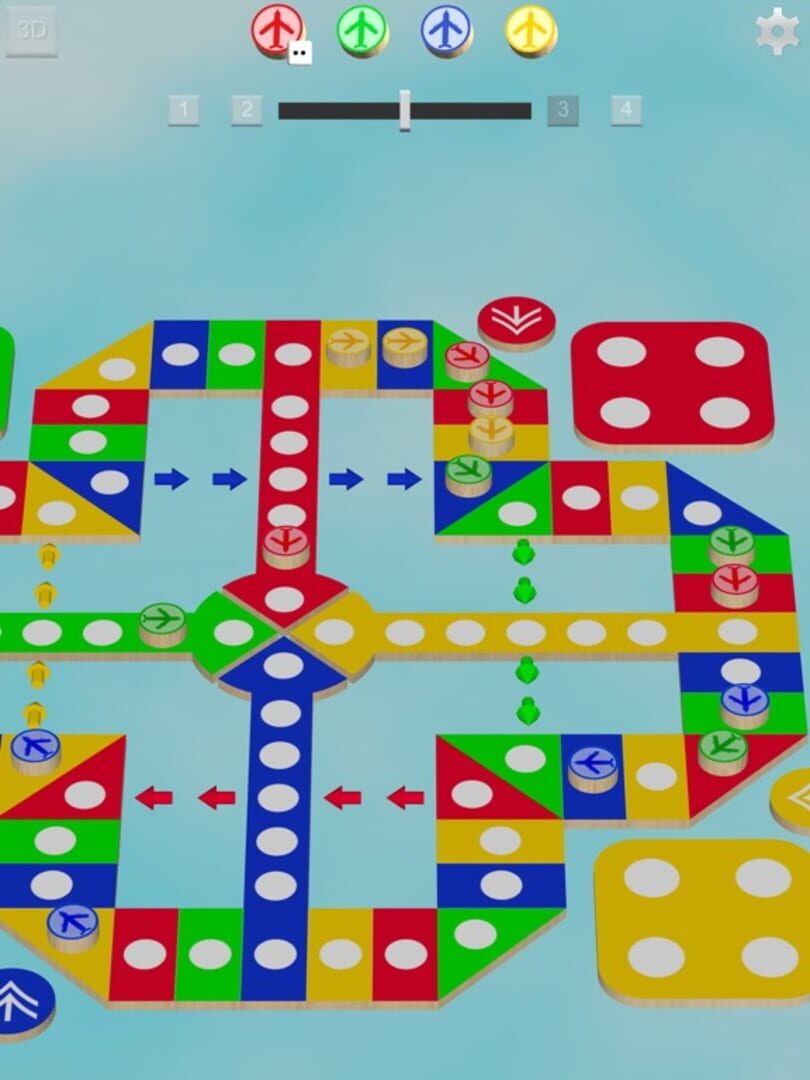Toggle the 3D view button

[31, 30]
